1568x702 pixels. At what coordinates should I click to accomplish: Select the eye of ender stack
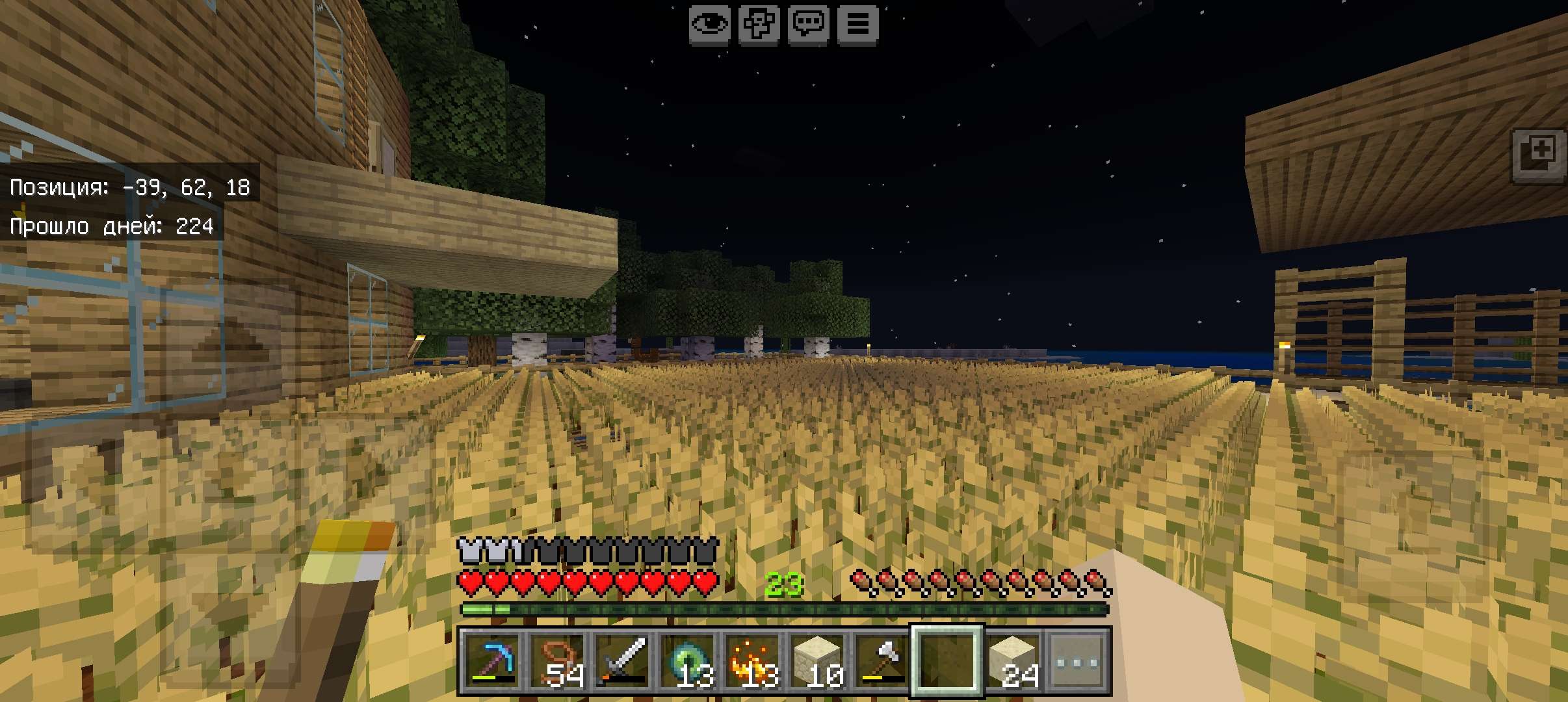click(687, 660)
